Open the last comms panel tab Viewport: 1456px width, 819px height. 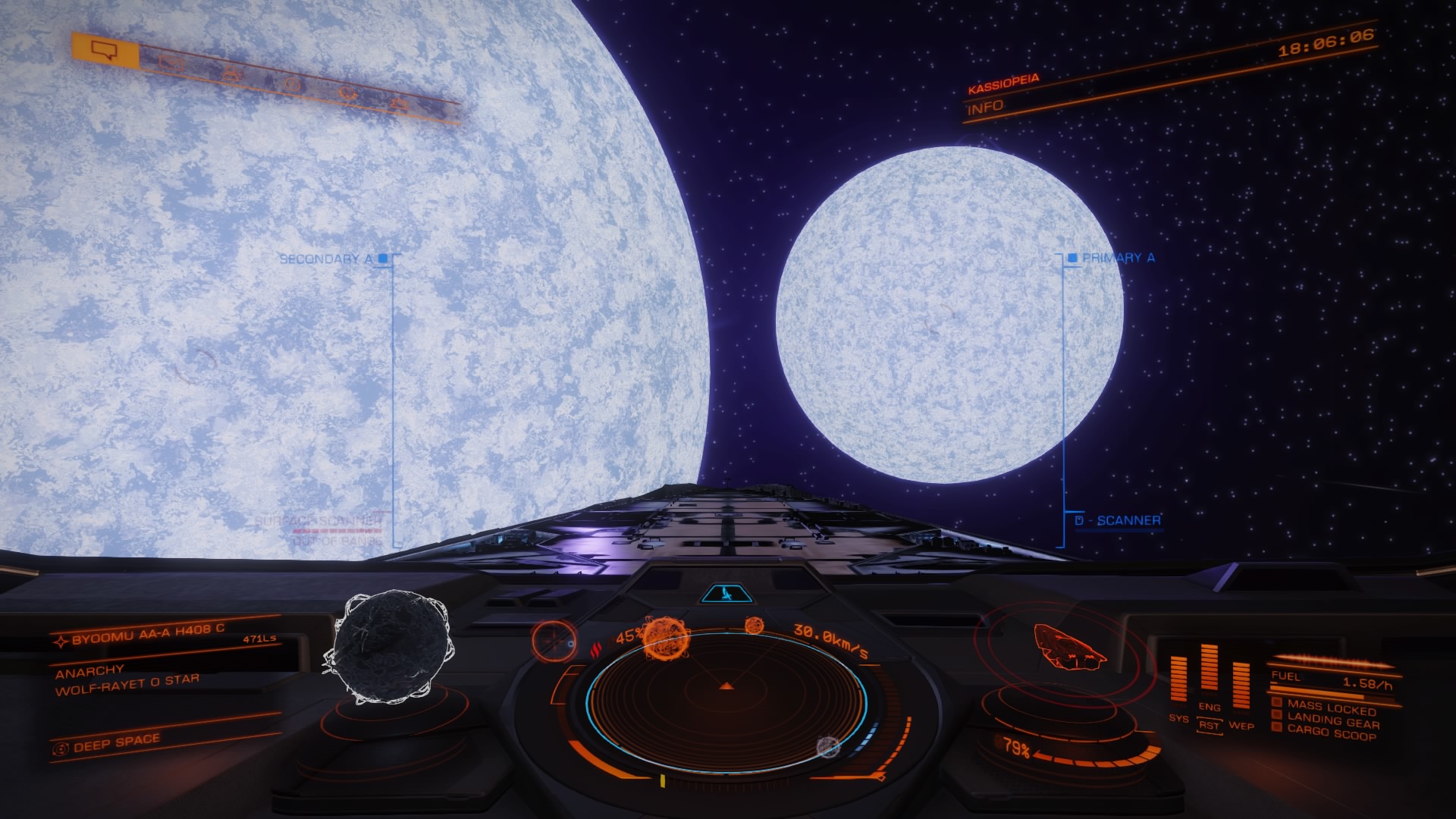click(397, 105)
